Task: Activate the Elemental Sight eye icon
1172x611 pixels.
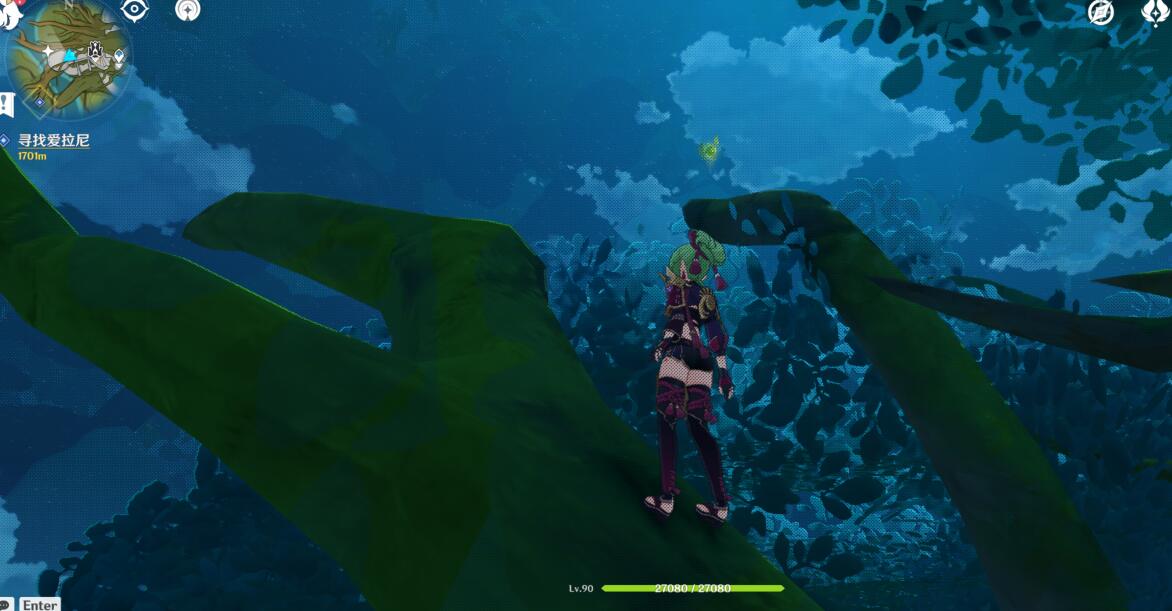Action: coord(135,10)
